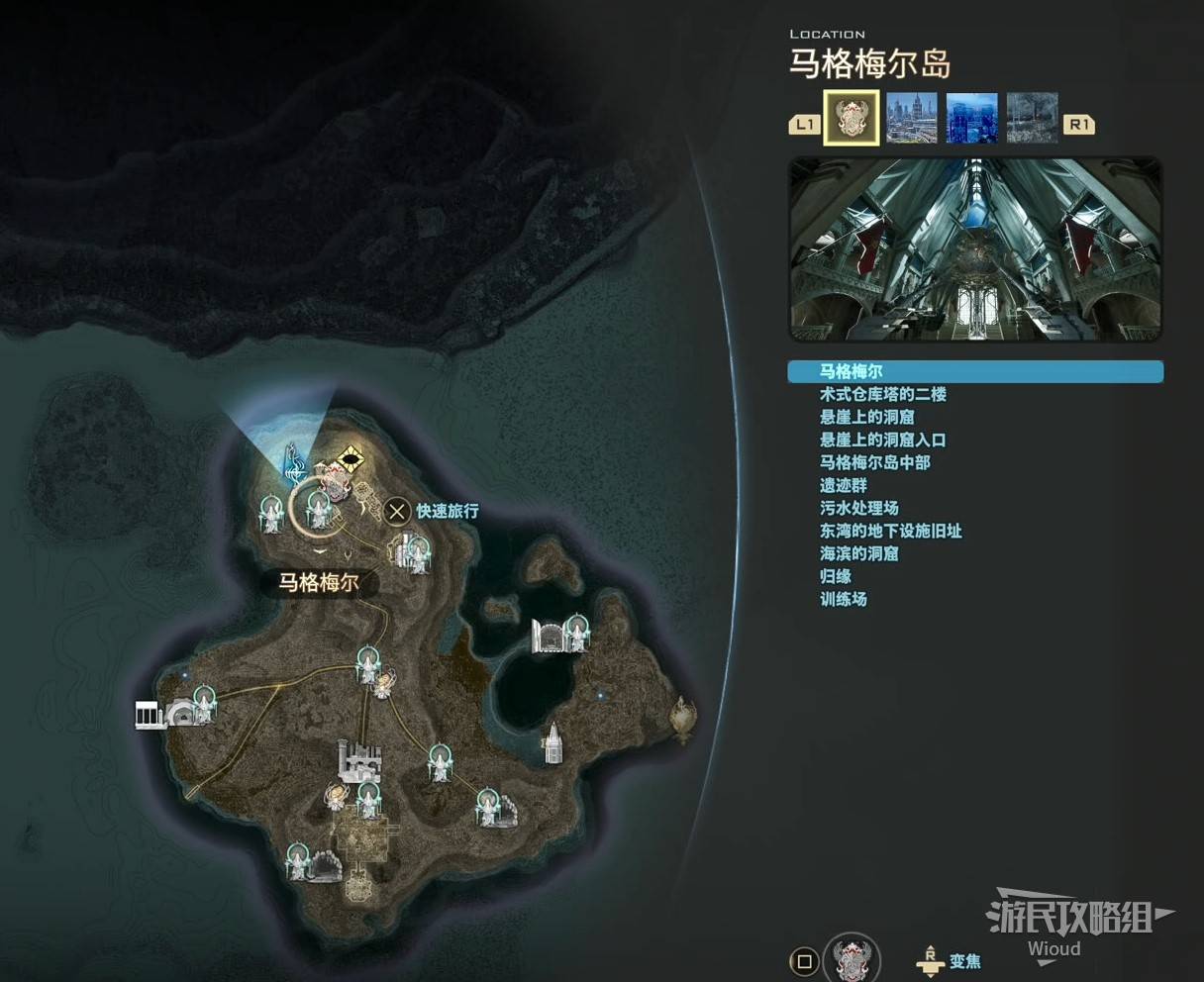Select 马格梅尔岛中部 in the list
Viewport: 1204px width, 982px height.
pyautogui.click(x=874, y=463)
